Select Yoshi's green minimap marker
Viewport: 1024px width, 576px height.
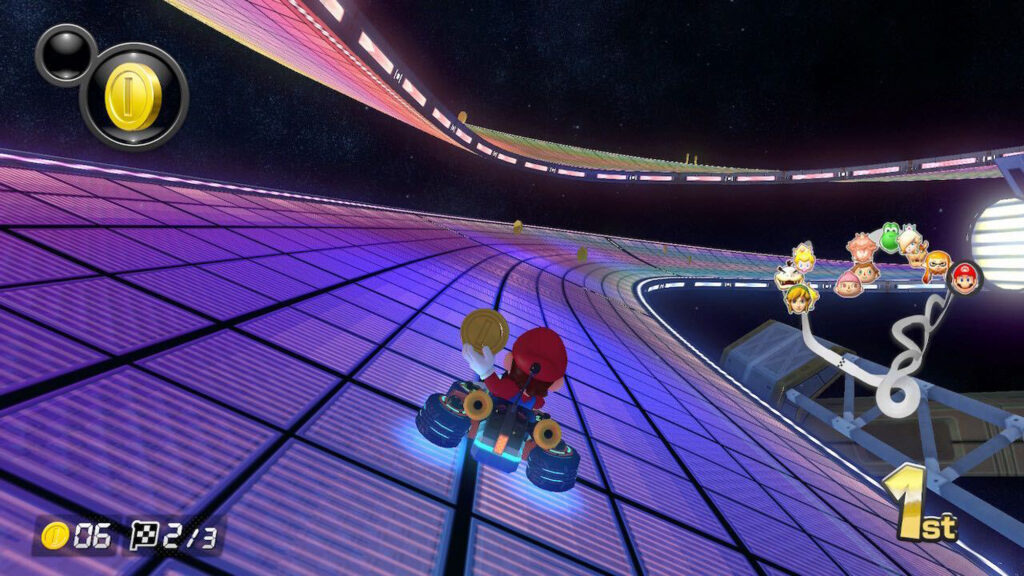(889, 237)
